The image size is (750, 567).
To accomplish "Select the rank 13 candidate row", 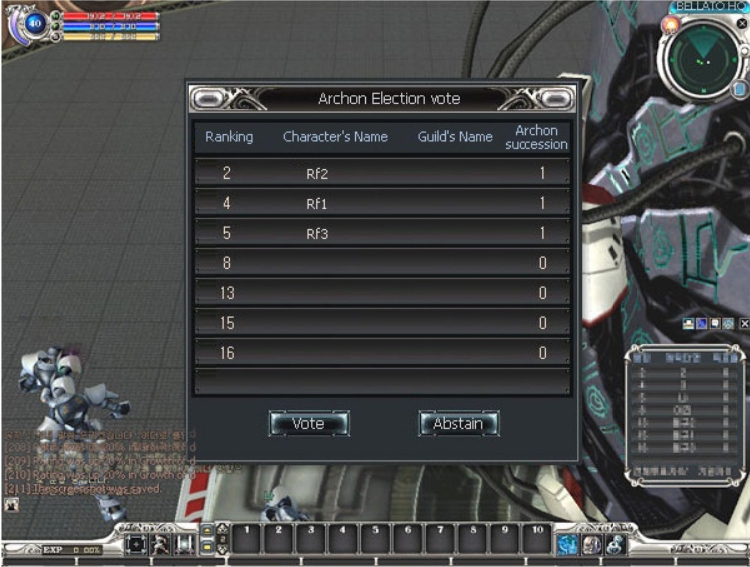I will [x=382, y=293].
